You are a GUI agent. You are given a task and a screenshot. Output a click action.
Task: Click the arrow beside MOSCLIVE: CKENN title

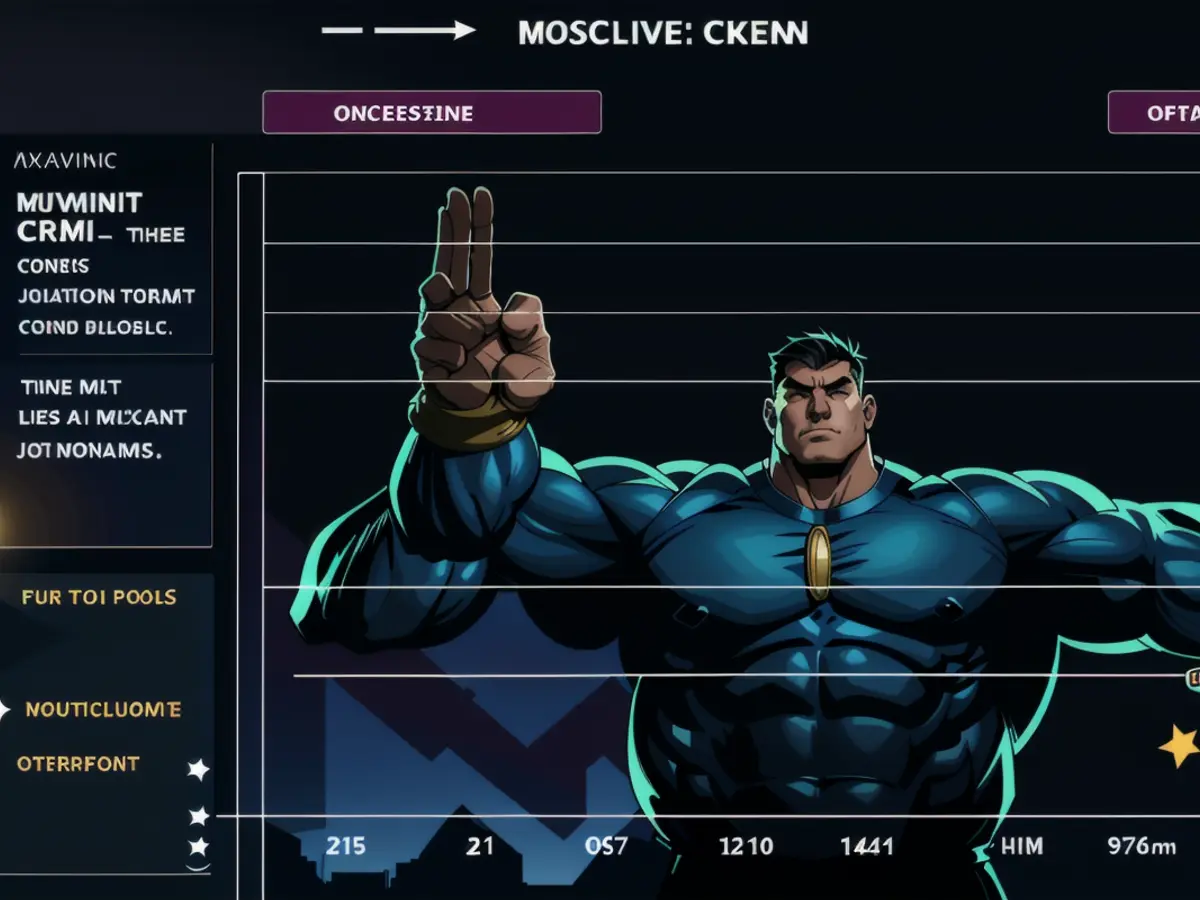(425, 31)
